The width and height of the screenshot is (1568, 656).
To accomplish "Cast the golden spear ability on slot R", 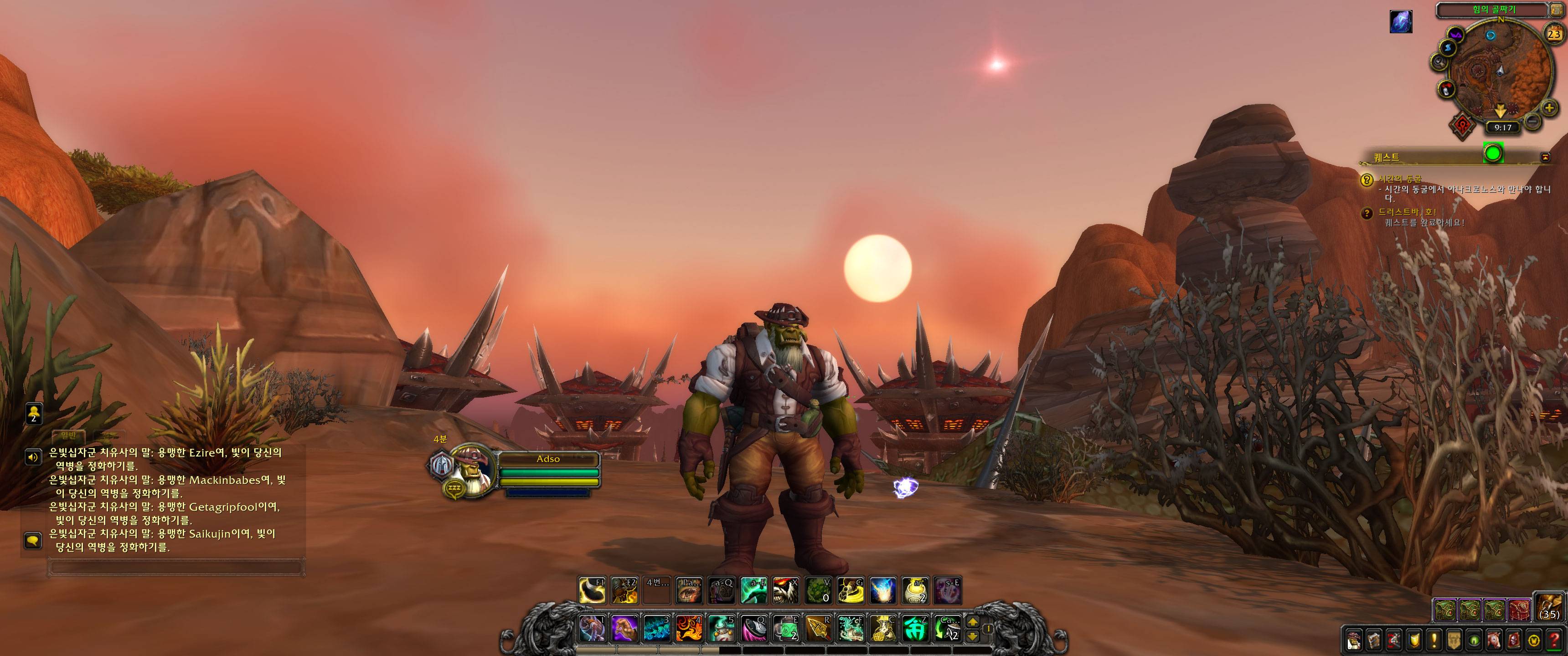I will tap(819, 629).
